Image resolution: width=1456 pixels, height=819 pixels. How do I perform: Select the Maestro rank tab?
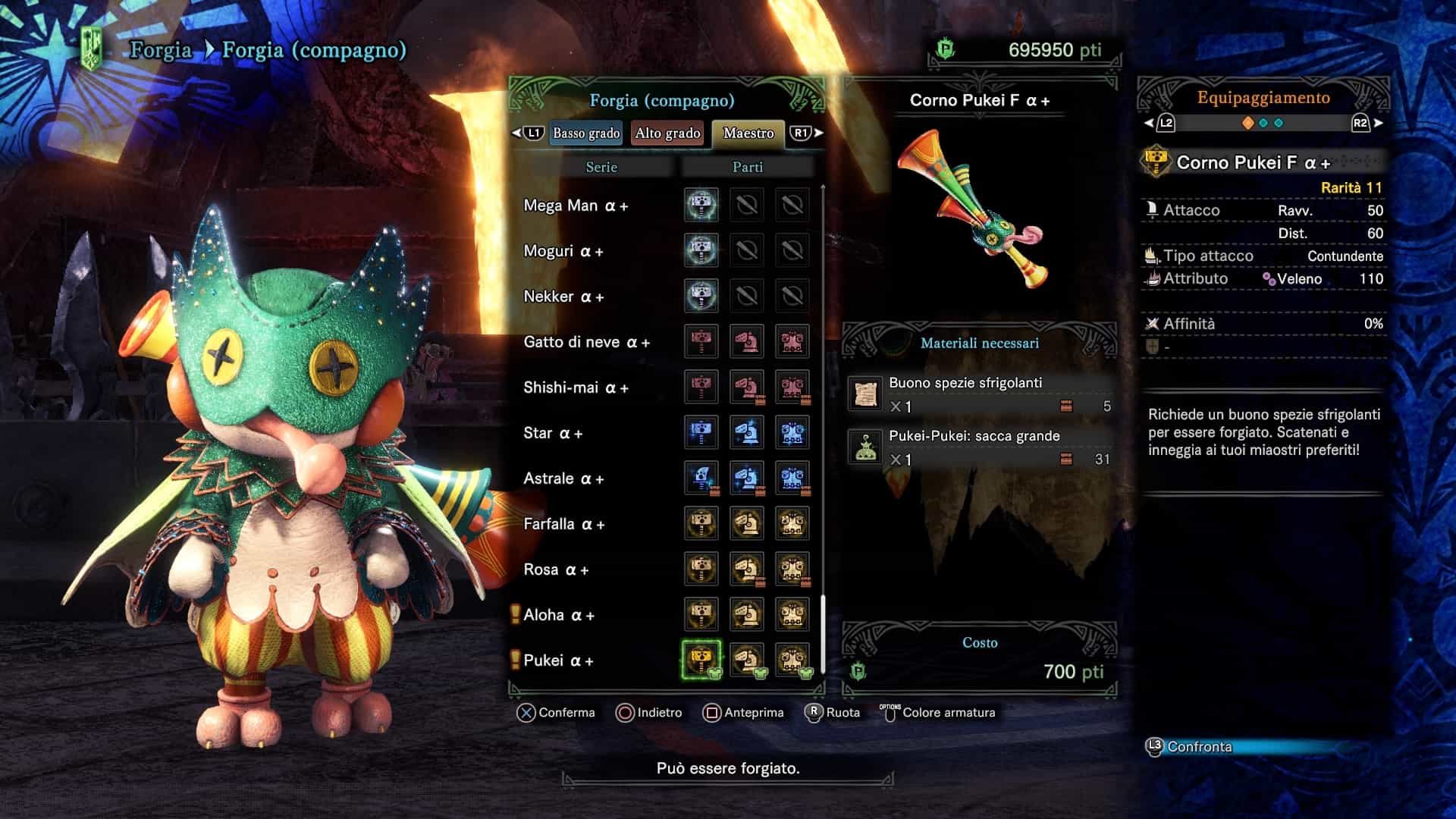748,133
